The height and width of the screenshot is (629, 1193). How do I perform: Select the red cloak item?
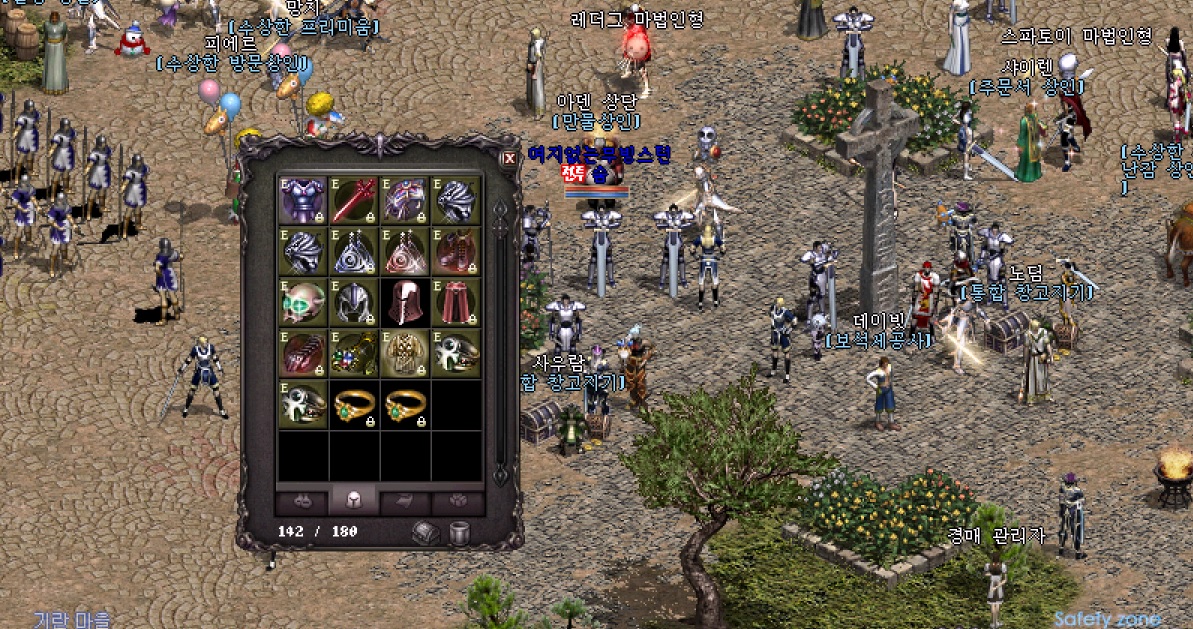click(456, 302)
